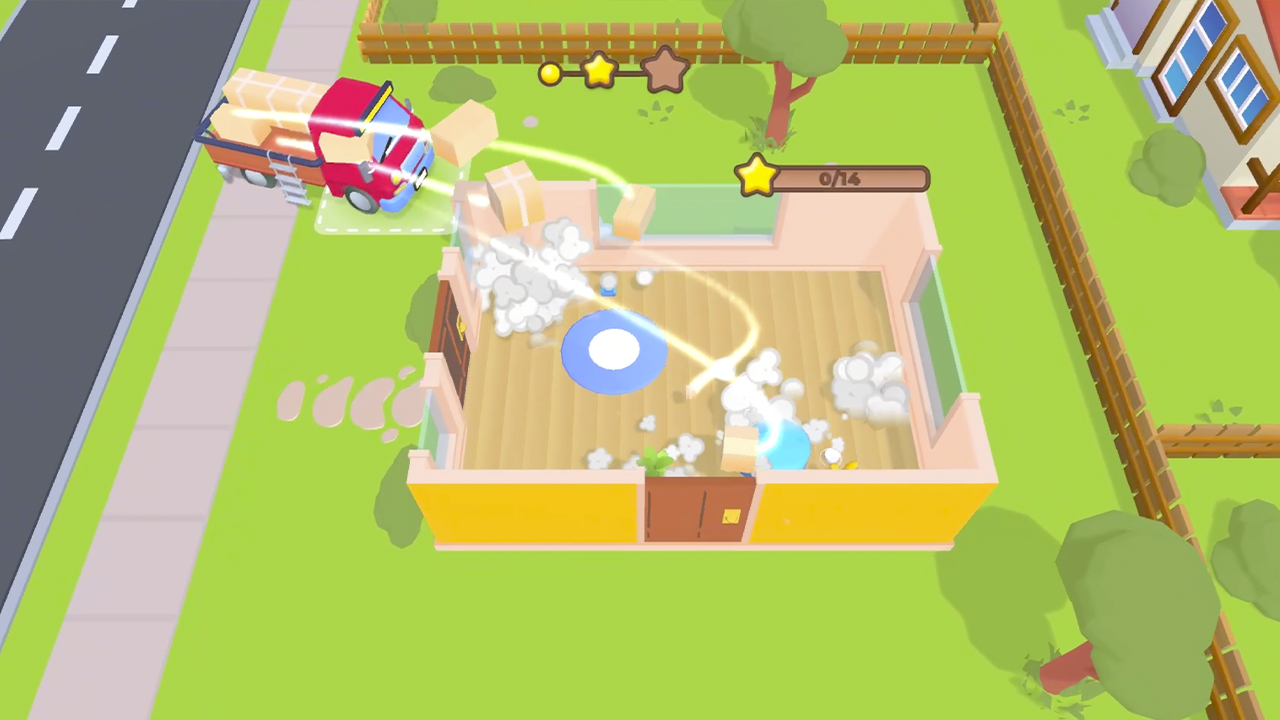The height and width of the screenshot is (720, 1280).
Task: Tap the 0/14 progress counter
Action: tap(840, 179)
